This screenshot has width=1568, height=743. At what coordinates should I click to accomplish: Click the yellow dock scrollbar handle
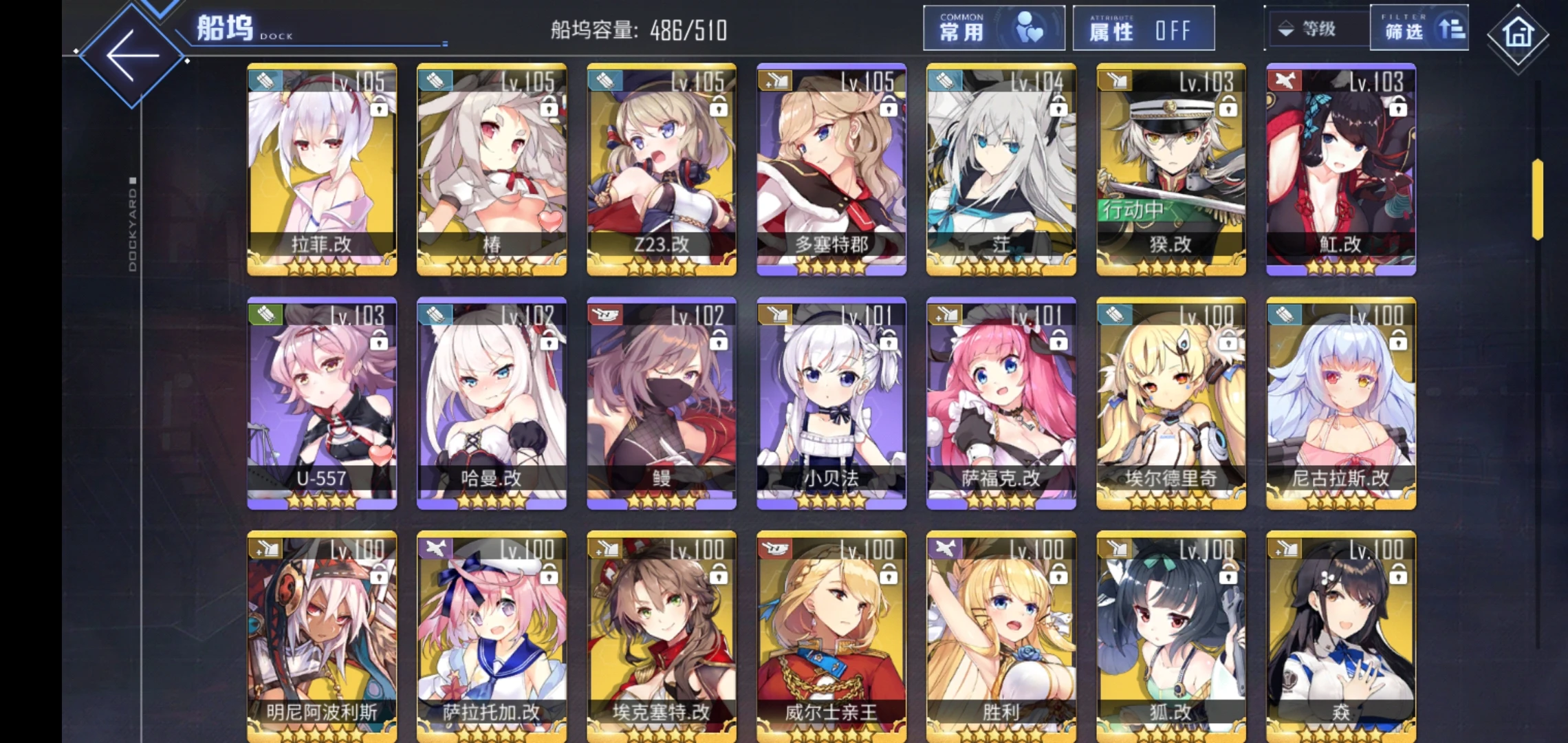click(1537, 200)
